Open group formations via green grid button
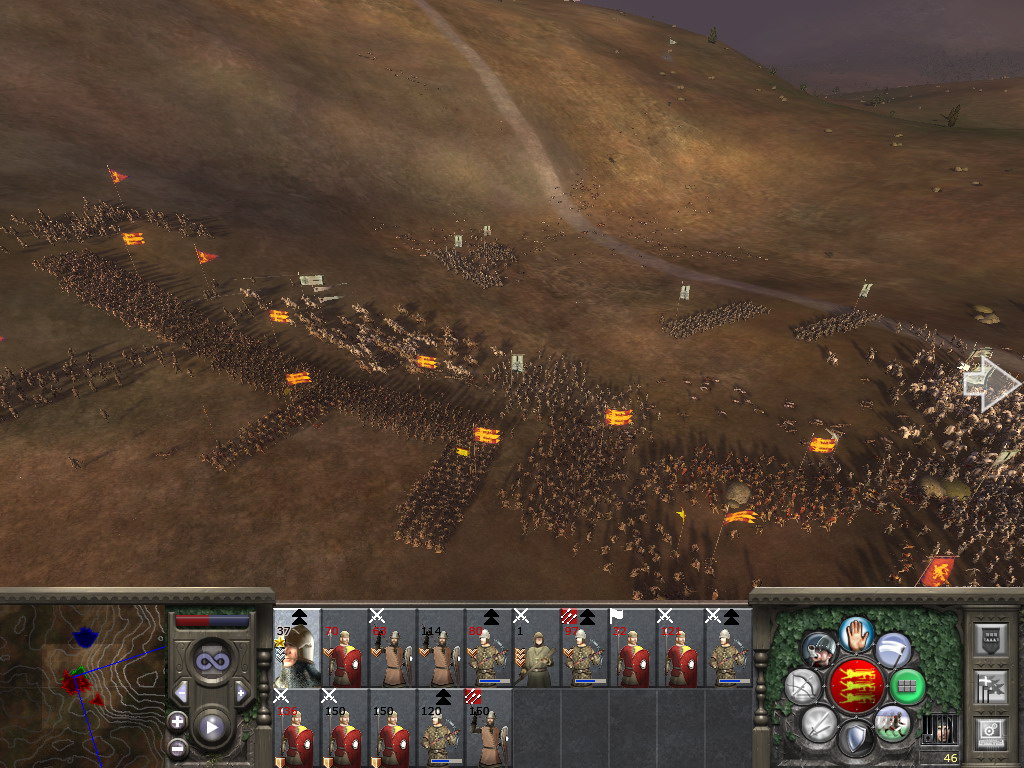The height and width of the screenshot is (768, 1024). (x=907, y=686)
